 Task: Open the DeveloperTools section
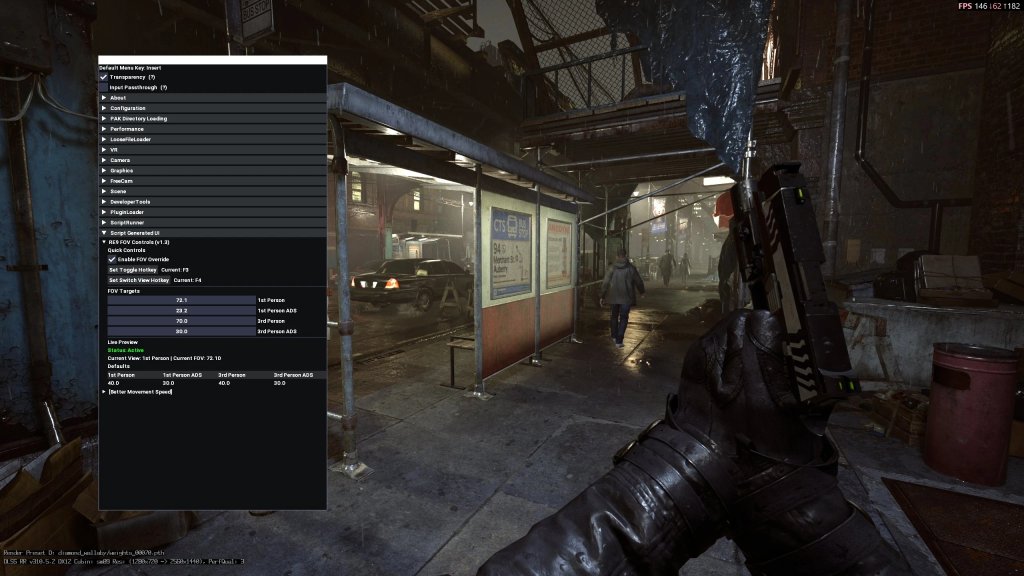point(131,202)
